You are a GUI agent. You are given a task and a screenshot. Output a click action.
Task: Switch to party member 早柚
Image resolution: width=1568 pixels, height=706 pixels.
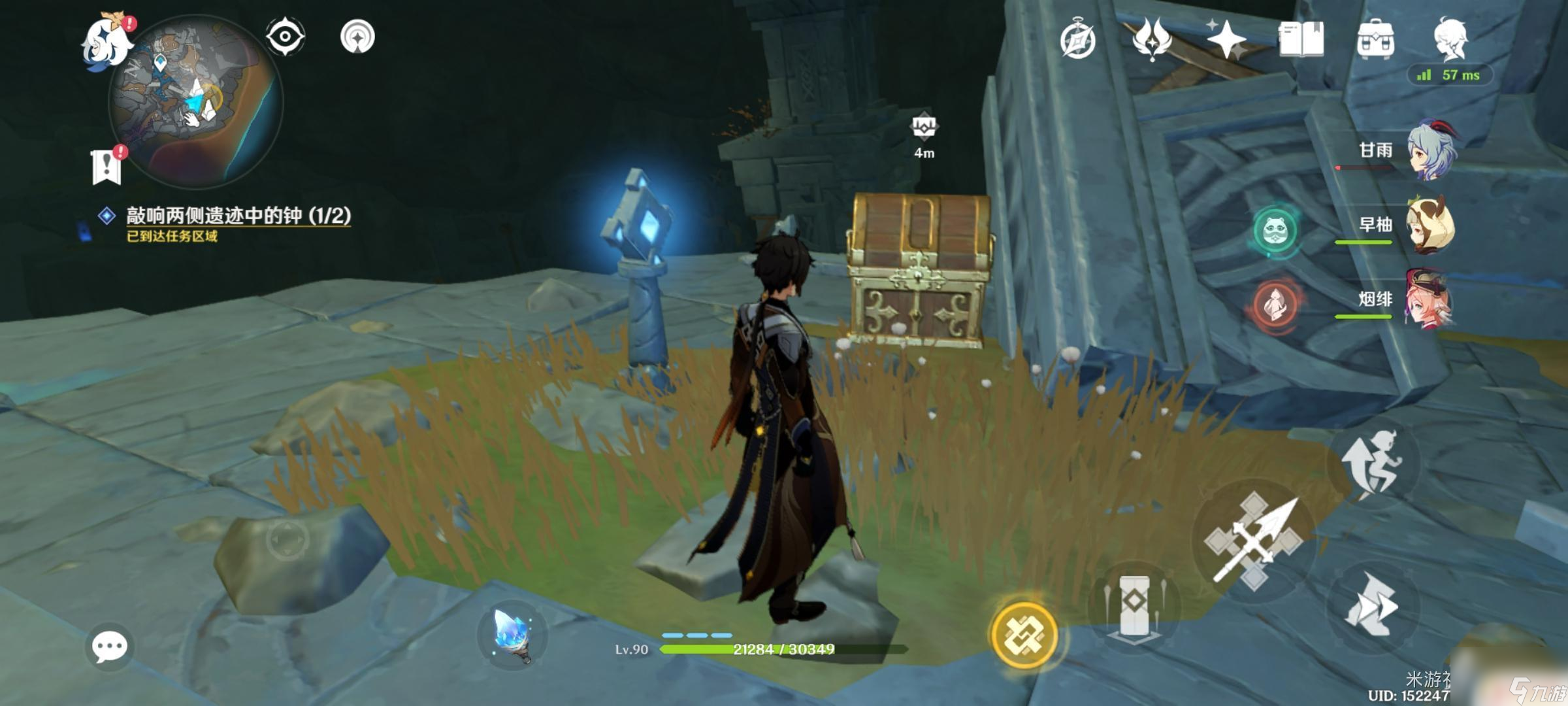pyautogui.click(x=1431, y=225)
